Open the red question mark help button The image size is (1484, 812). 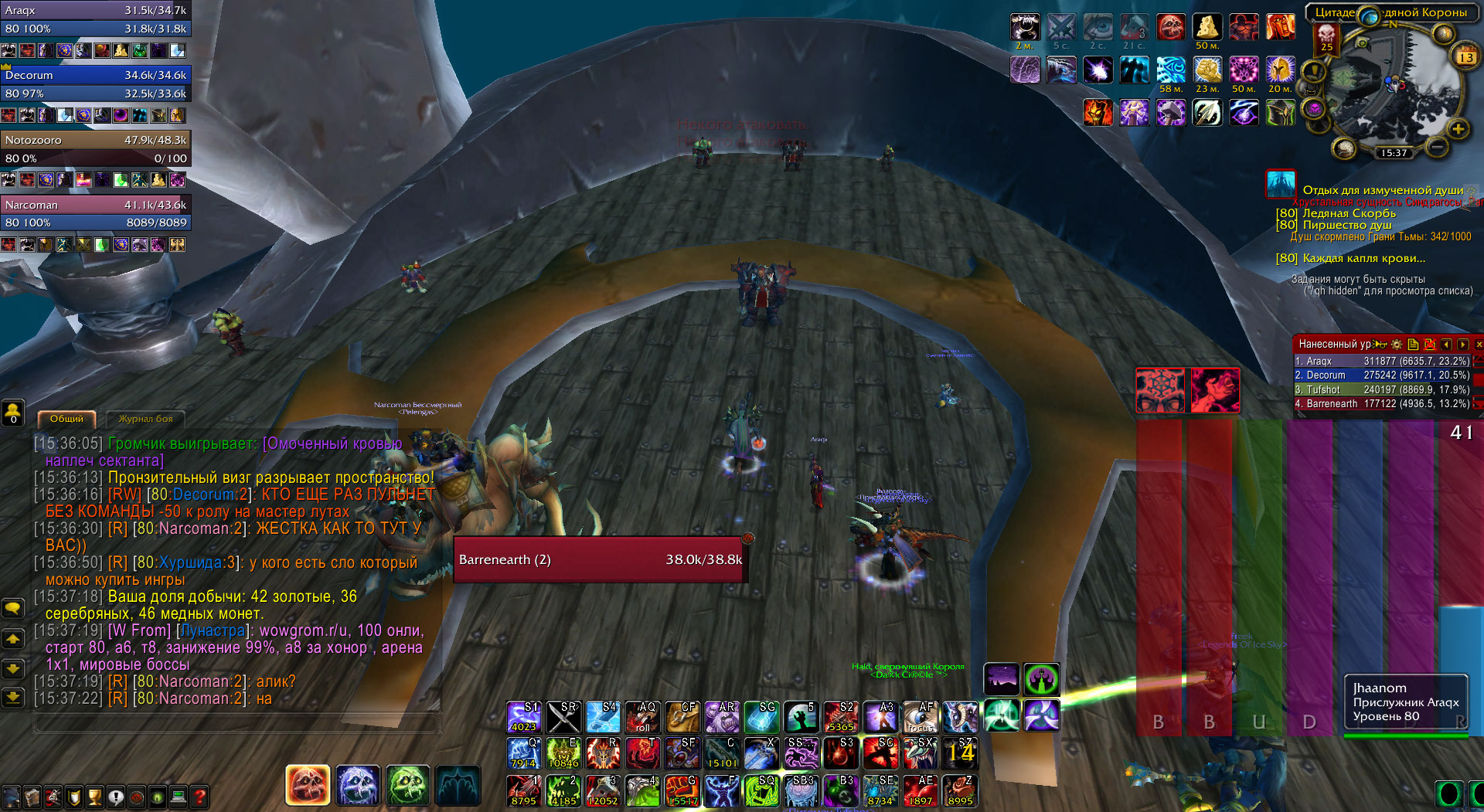click(199, 796)
